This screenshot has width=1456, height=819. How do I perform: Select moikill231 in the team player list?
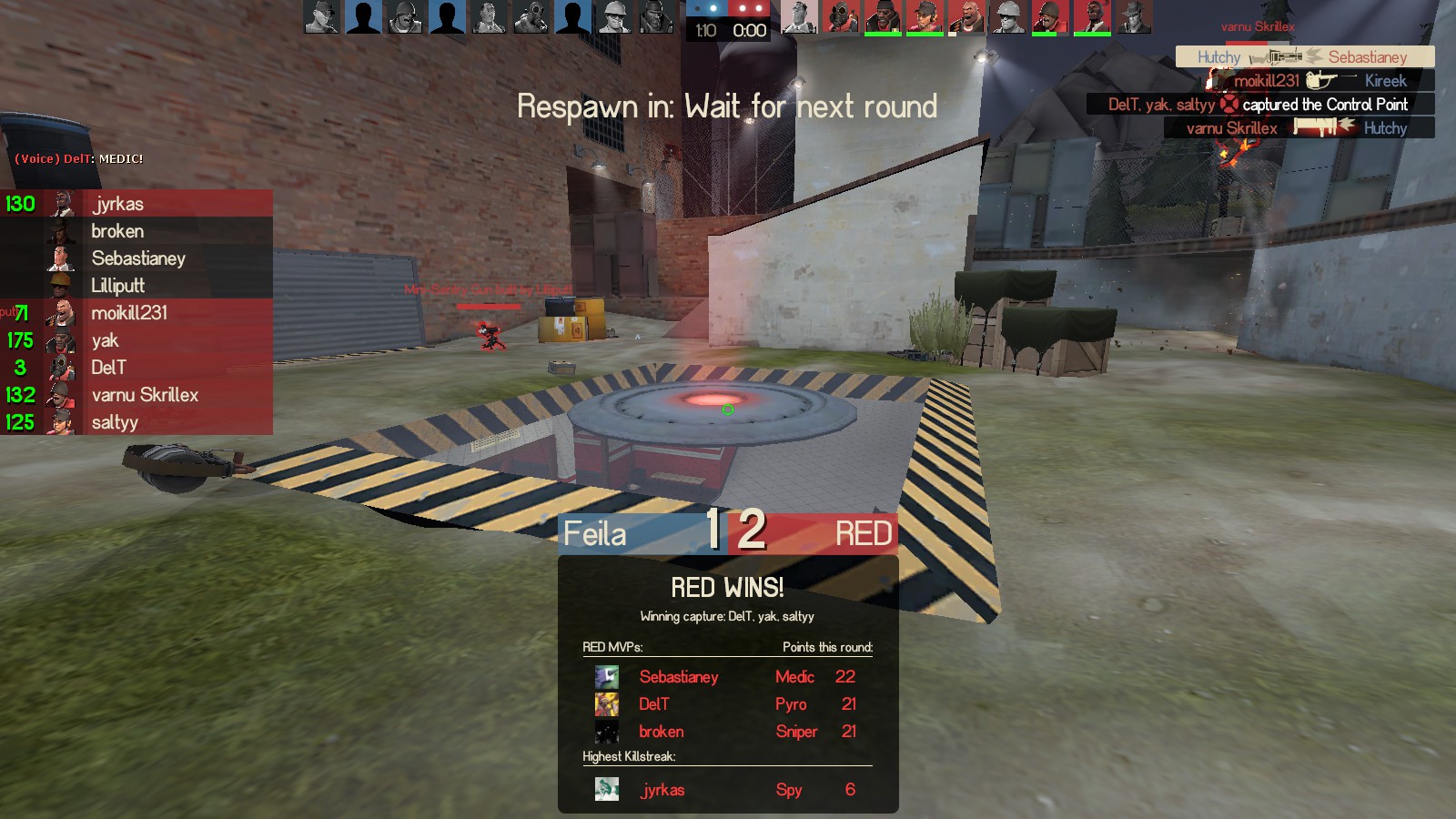(129, 313)
